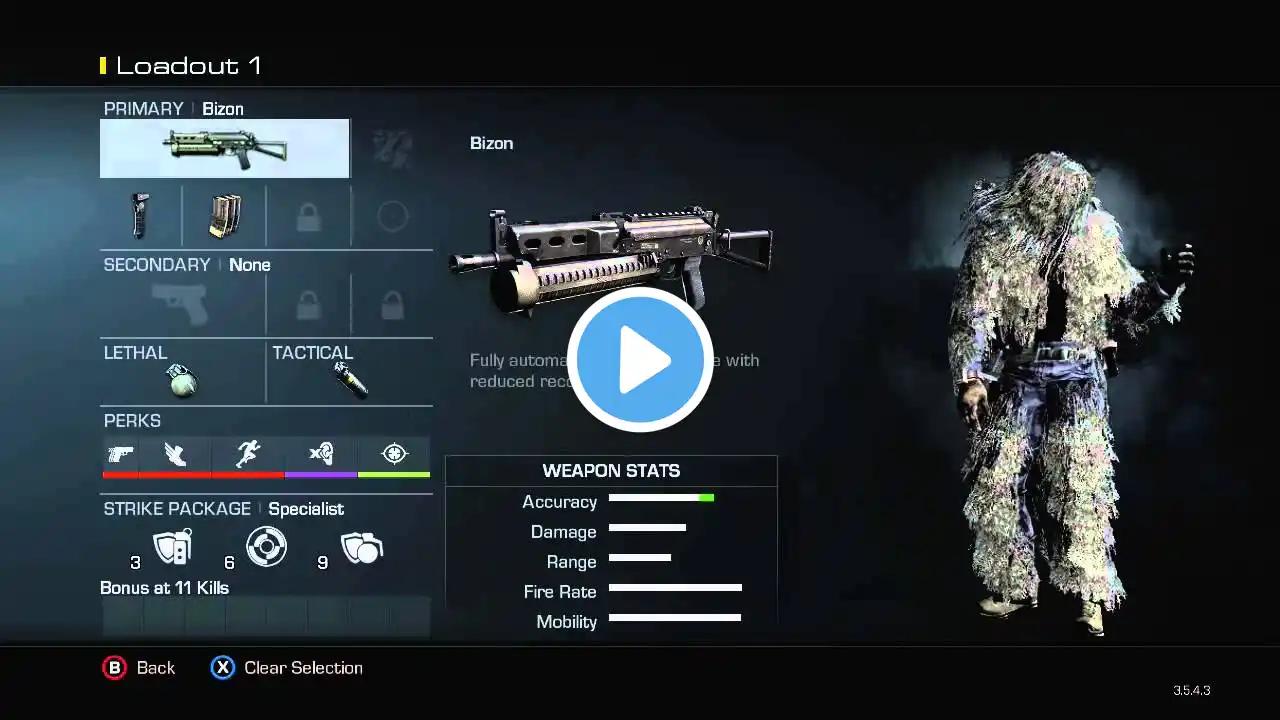The image size is (1280, 720).
Task: Open the 6-kill strike package perk
Action: point(266,547)
